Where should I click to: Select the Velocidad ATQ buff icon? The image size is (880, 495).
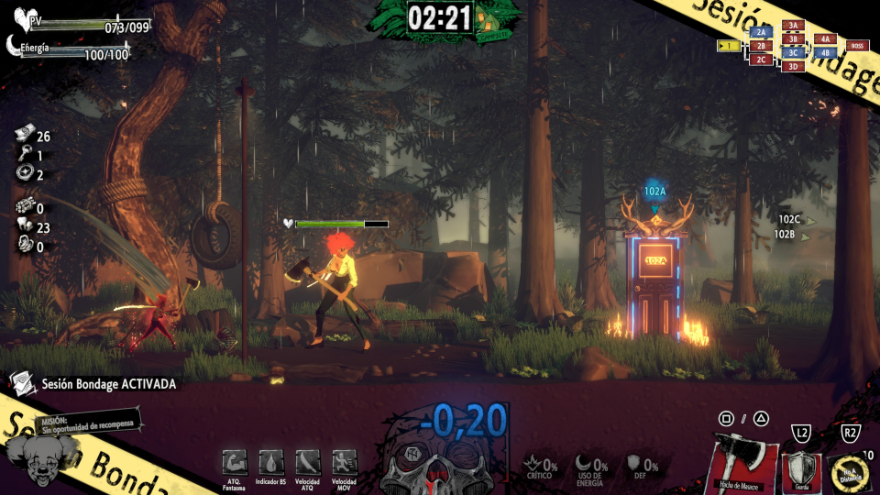(307, 460)
